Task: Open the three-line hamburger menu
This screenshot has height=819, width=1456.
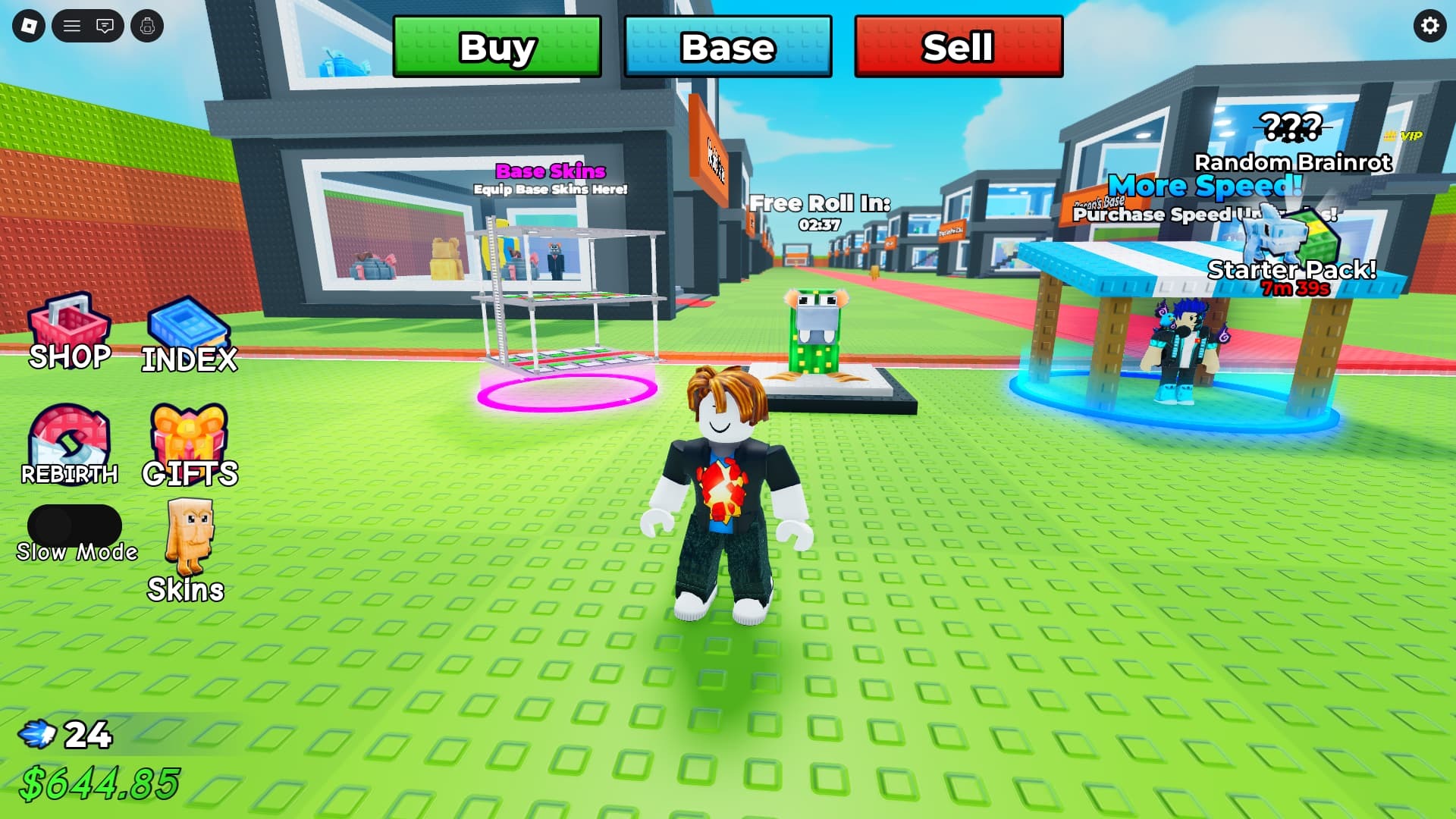Action: [72, 27]
